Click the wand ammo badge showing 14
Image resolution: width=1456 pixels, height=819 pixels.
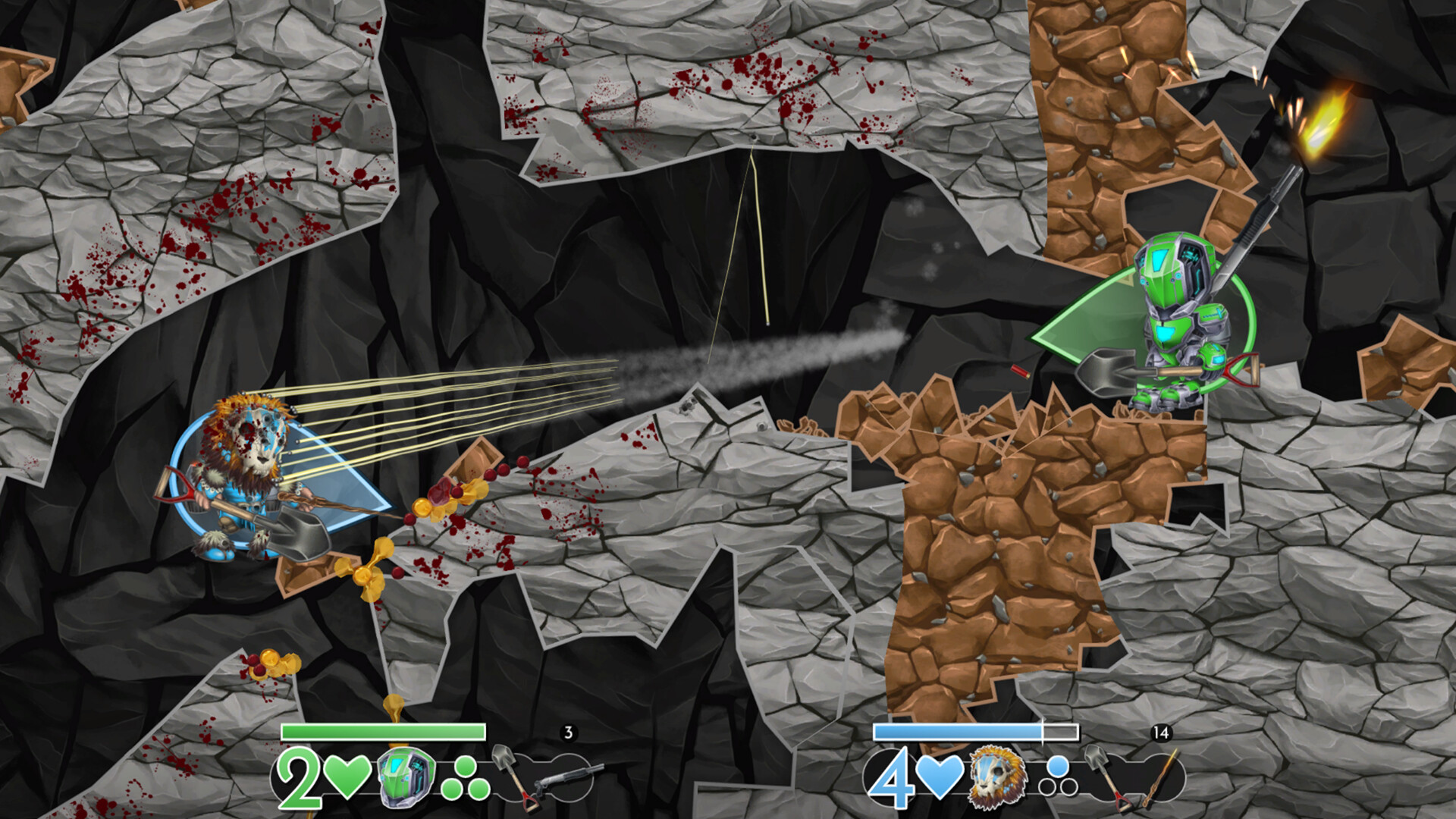tap(1161, 733)
